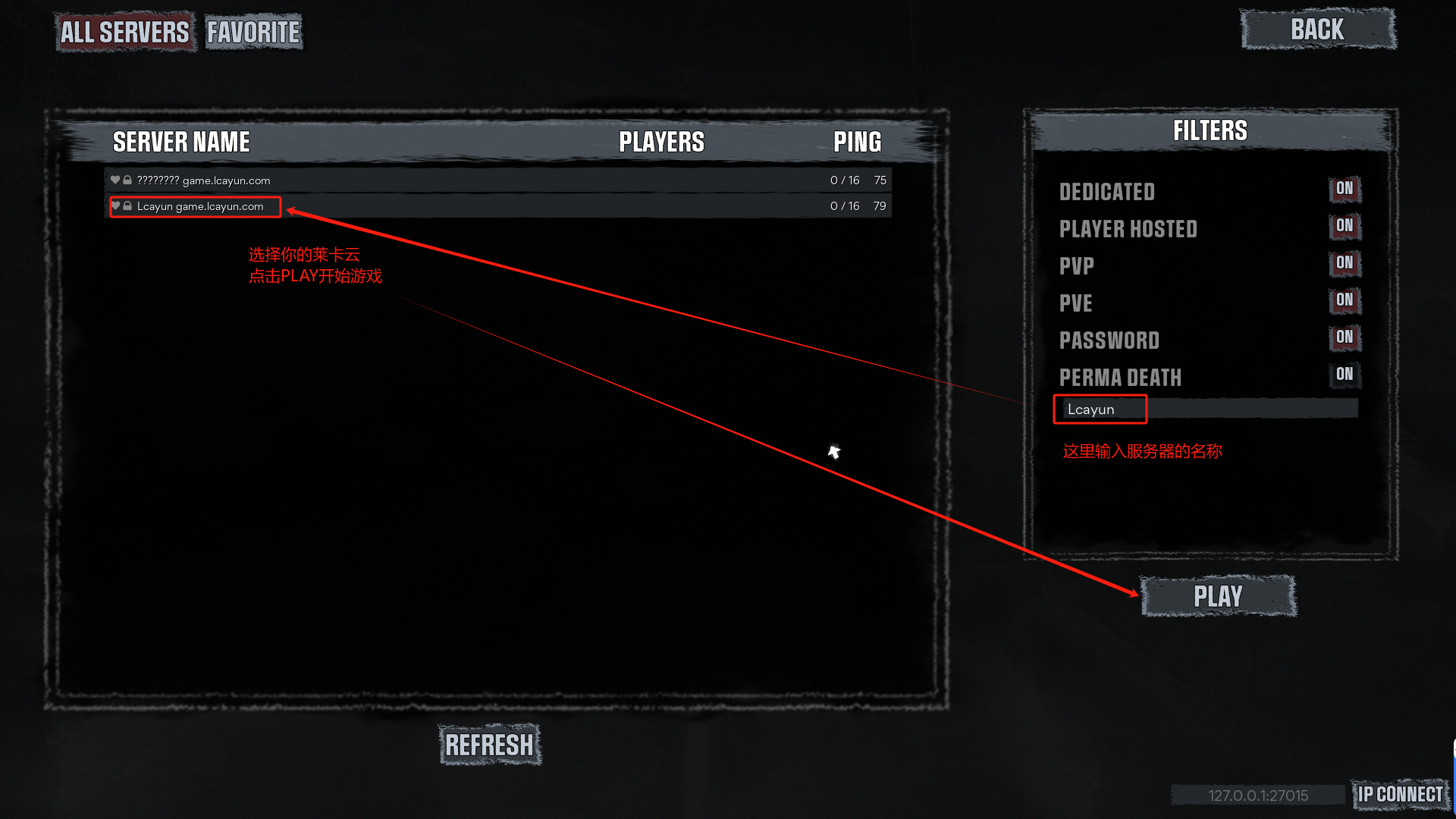Switch to the All Servers tab
The height and width of the screenshot is (819, 1456).
[x=125, y=32]
